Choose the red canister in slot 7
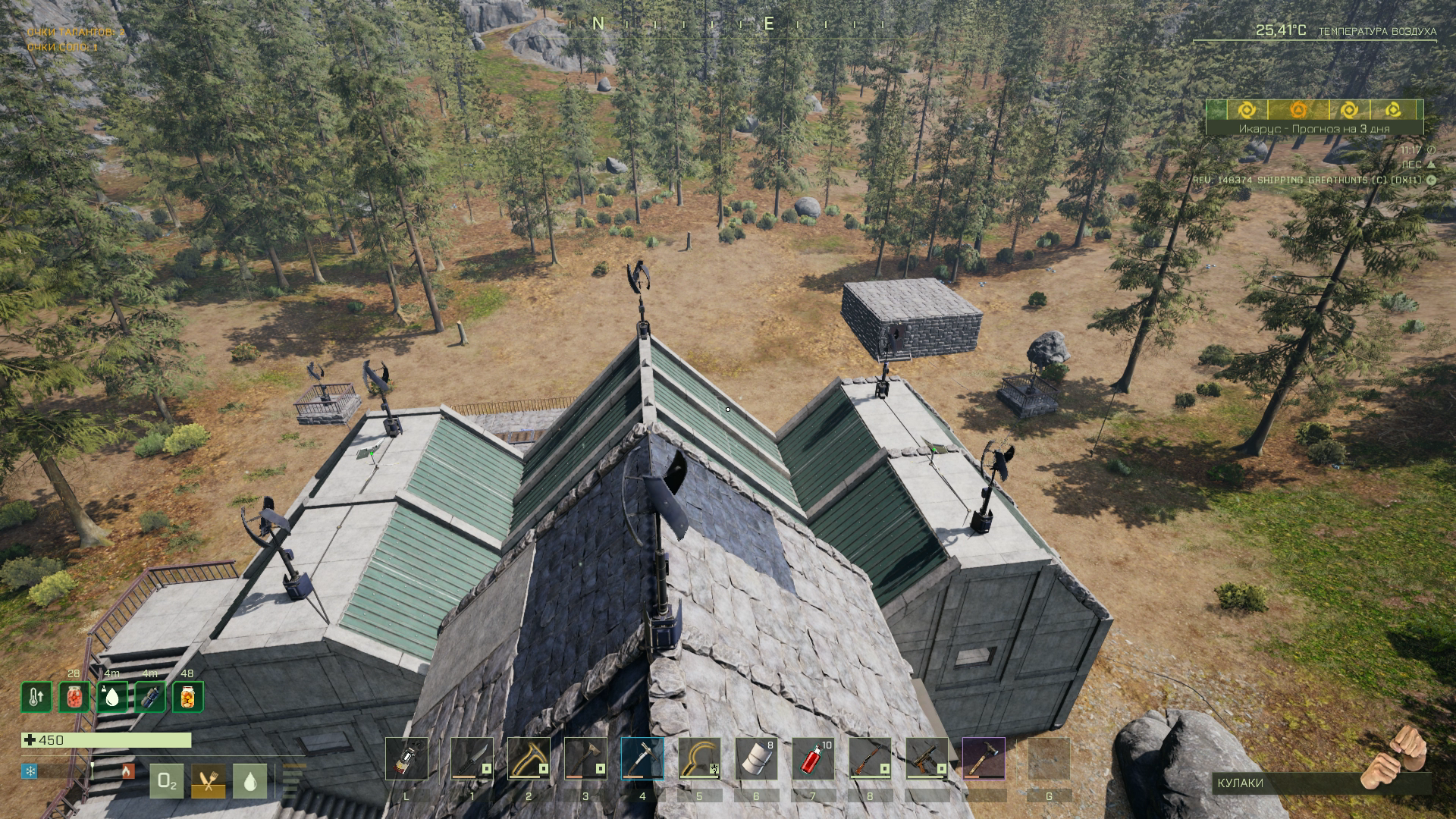Image resolution: width=1456 pixels, height=819 pixels. [813, 758]
